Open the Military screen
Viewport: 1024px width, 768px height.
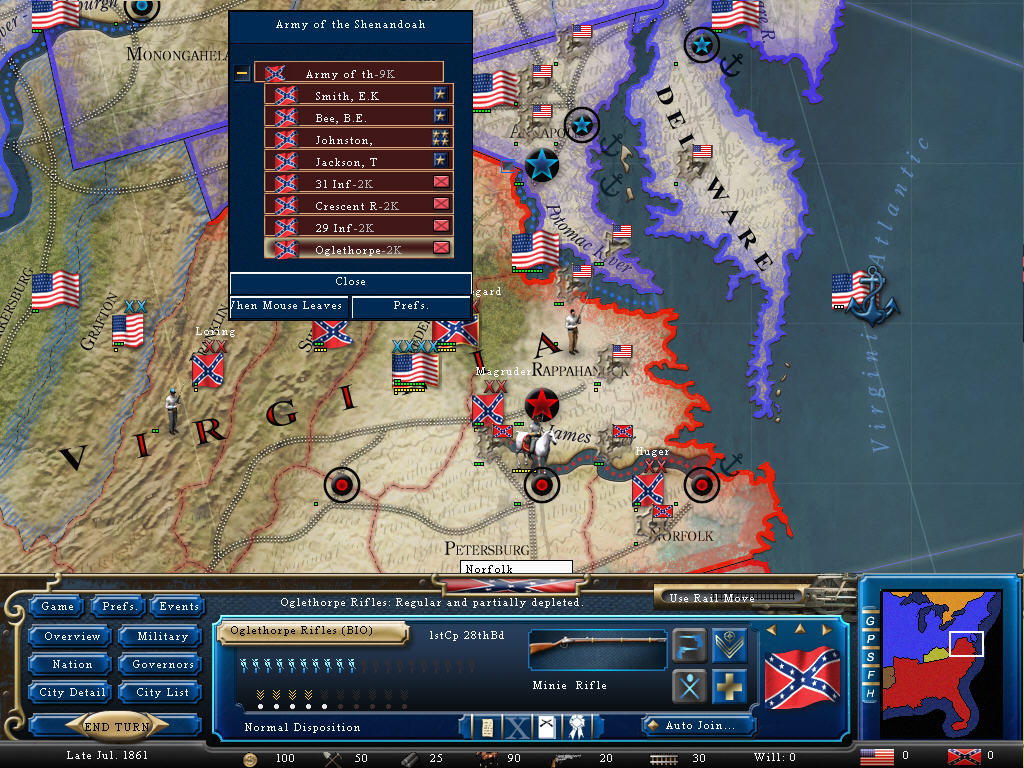tap(161, 636)
